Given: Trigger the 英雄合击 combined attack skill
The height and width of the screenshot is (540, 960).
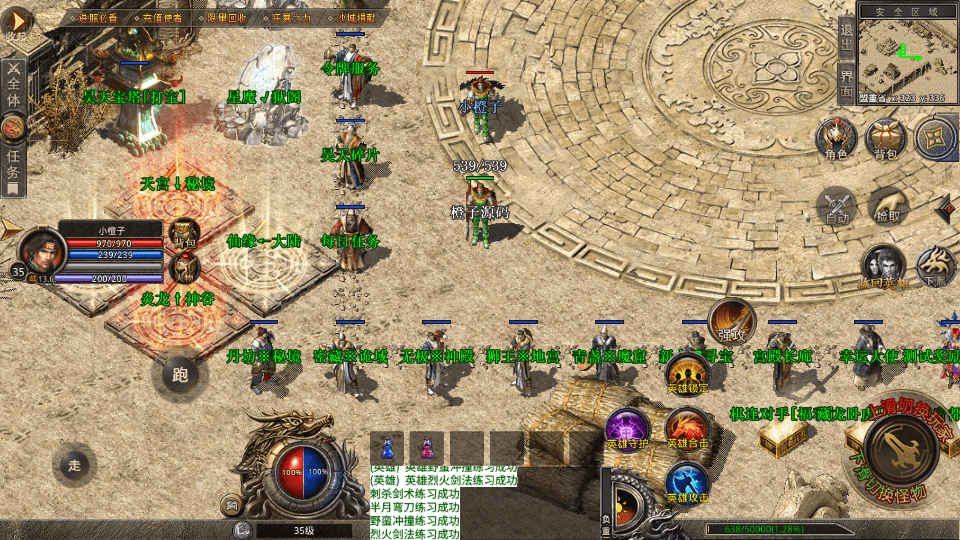Looking at the screenshot, I should (x=687, y=428).
